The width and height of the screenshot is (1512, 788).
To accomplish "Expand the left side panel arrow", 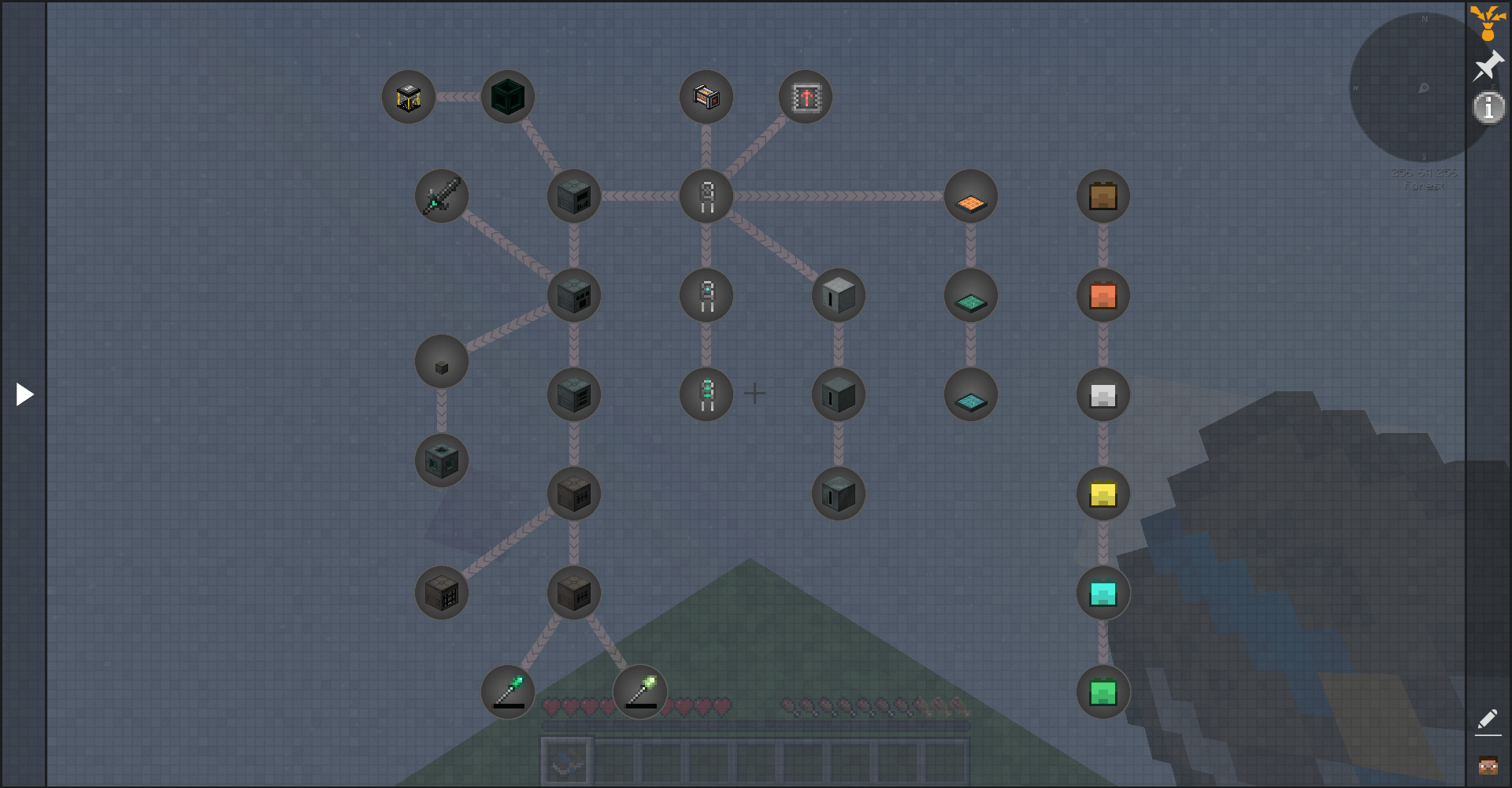I will (24, 394).
